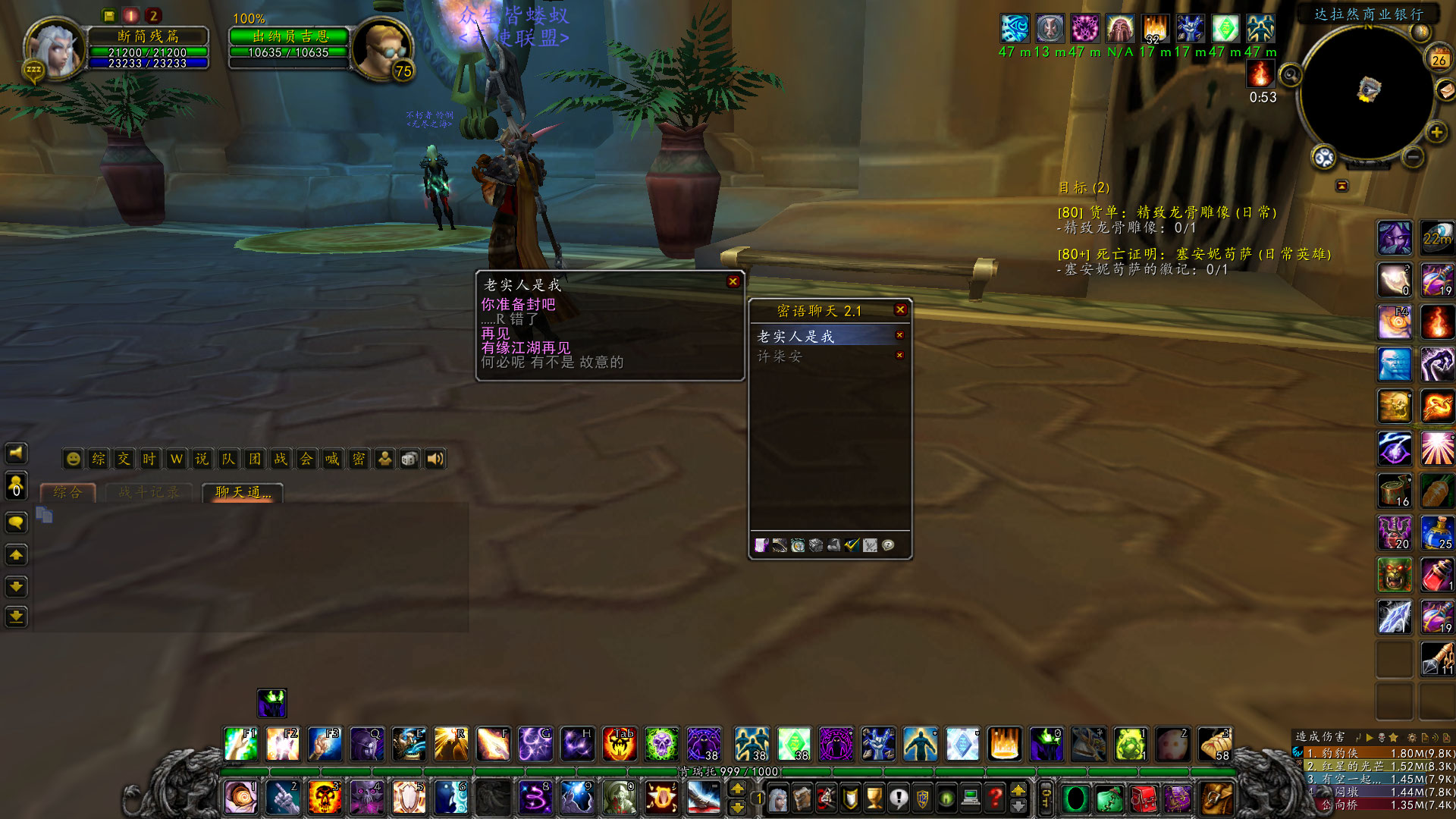This screenshot has height=819, width=1456.
Task: Open the dungeon finder green eye icon
Action: coord(946,798)
